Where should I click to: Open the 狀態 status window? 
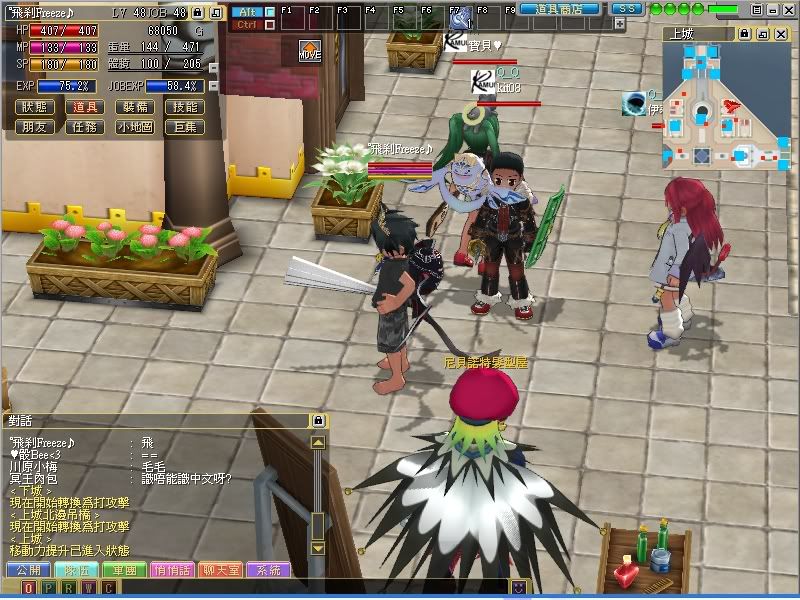click(x=34, y=107)
